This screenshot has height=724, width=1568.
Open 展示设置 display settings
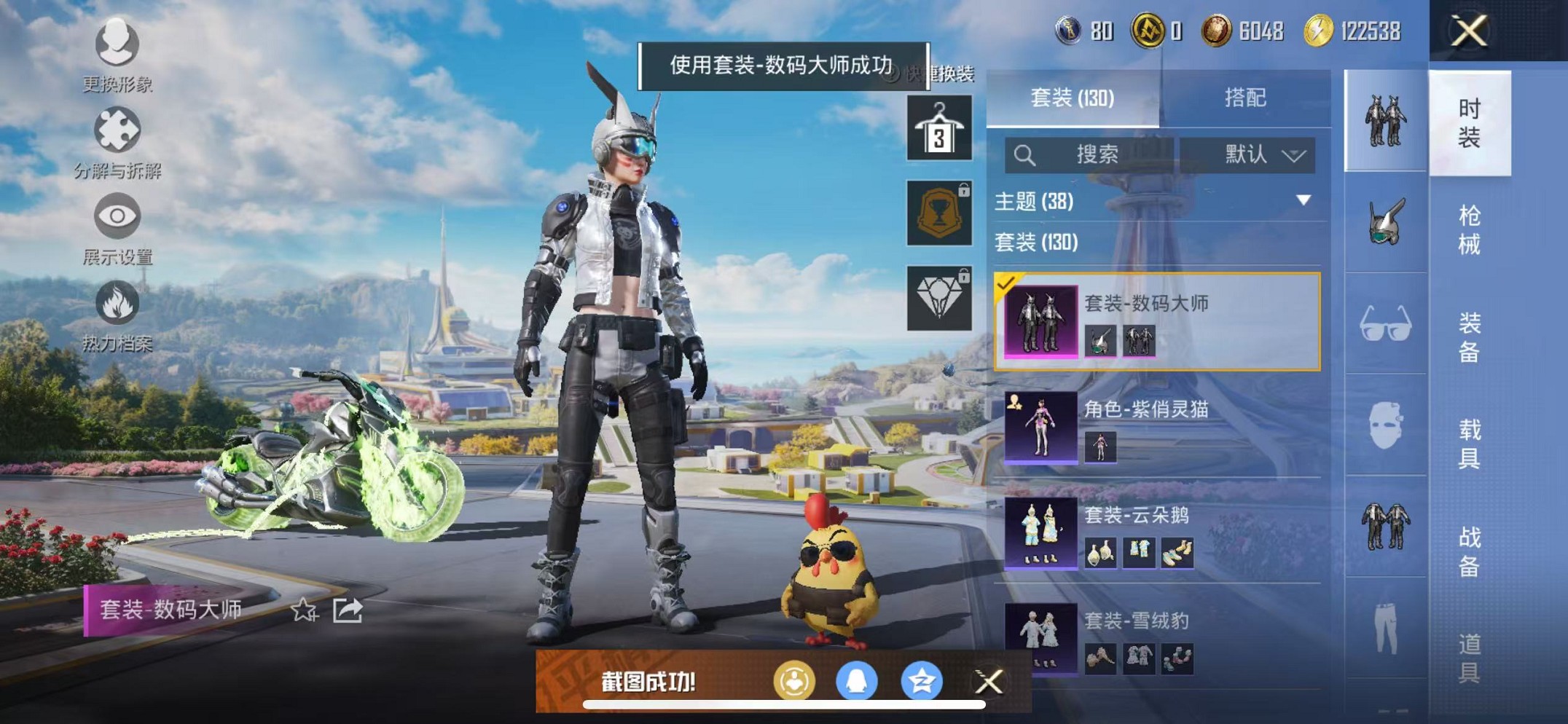tap(117, 219)
